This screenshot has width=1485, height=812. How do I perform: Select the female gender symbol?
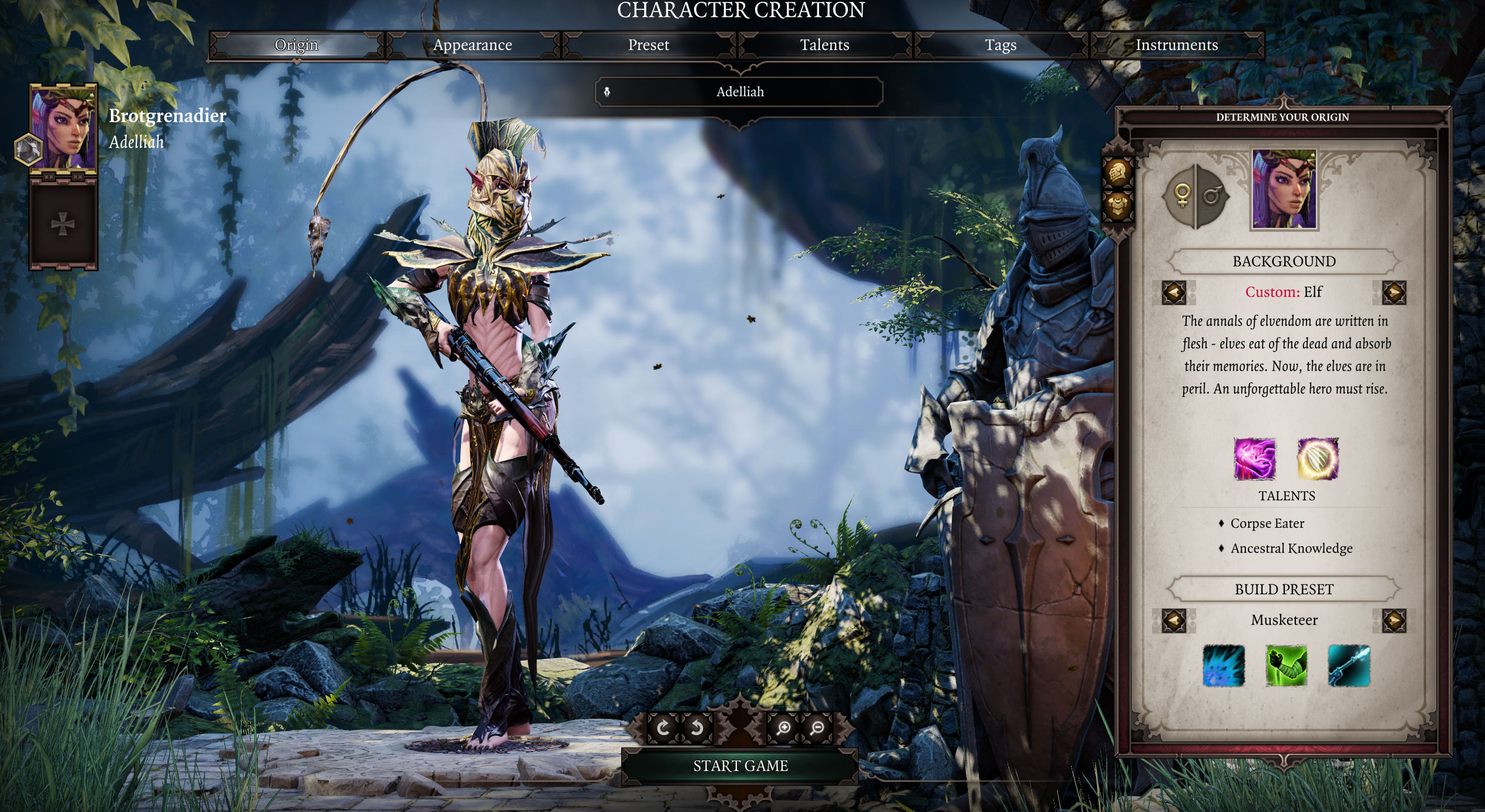pyautogui.click(x=1181, y=196)
